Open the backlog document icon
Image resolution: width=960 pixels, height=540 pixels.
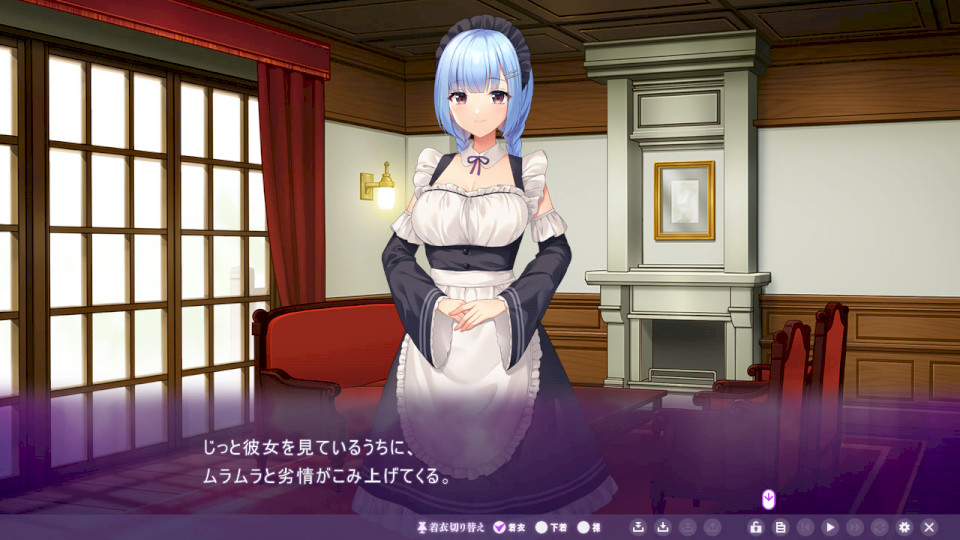coord(780,527)
